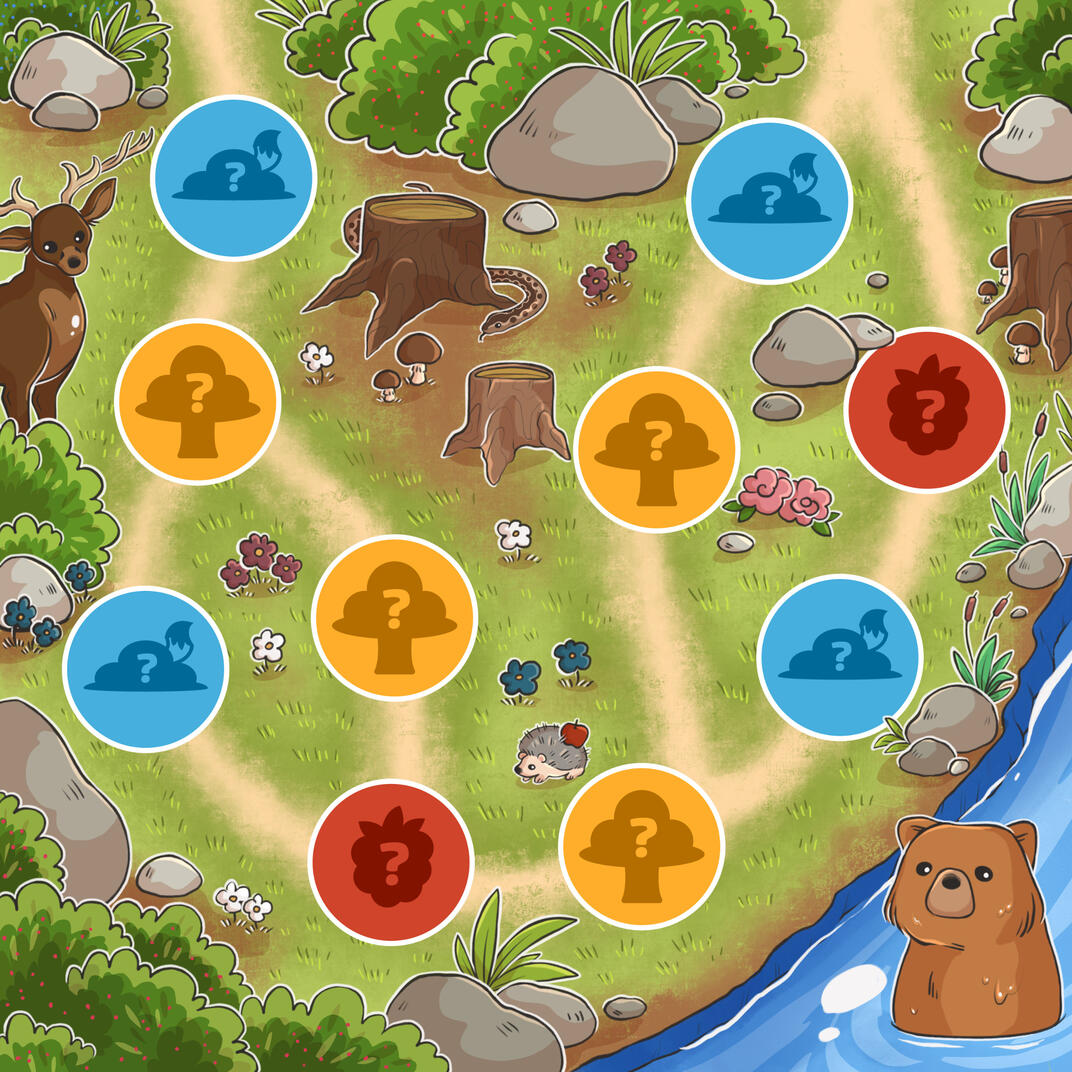Click the blue fox token above the huge rock
Screen dimensions: 1072x1072
(x=146, y=668)
